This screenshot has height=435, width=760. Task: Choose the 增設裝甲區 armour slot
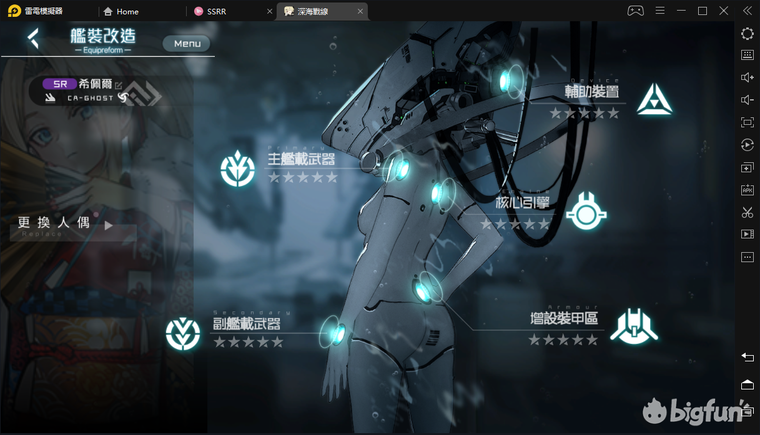(634, 325)
